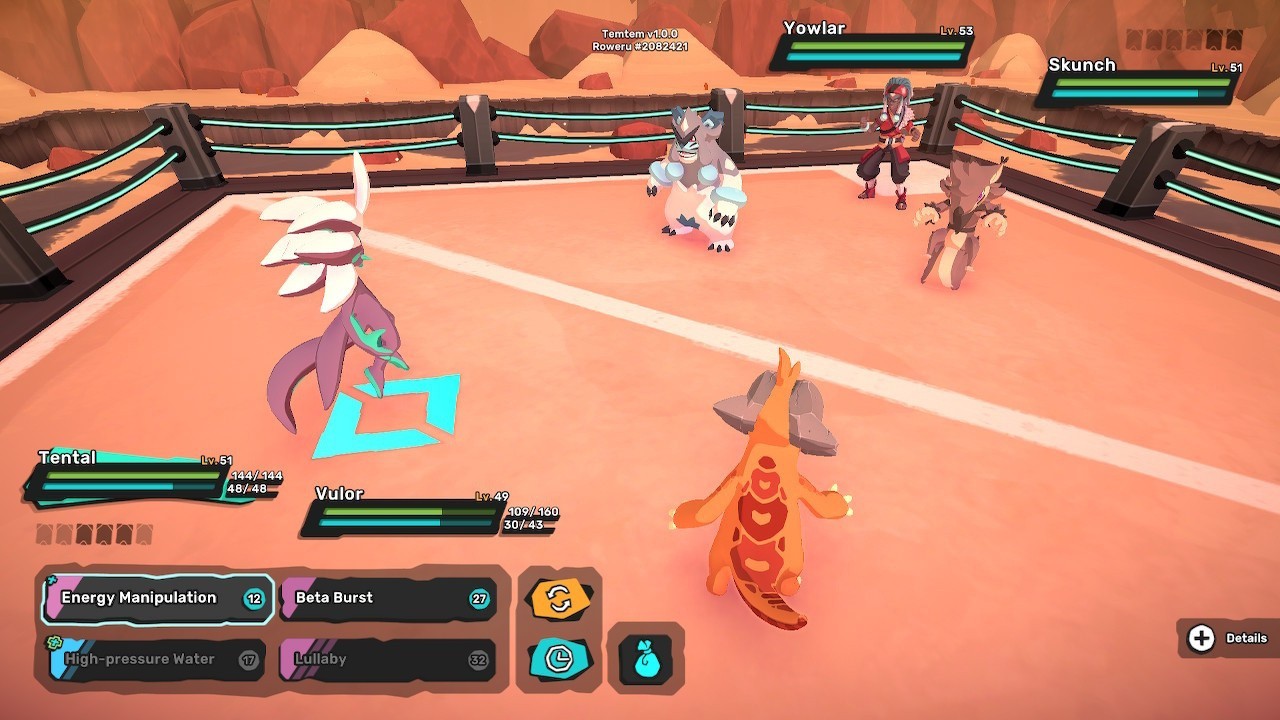Choose the Beta Burst technique
Viewport: 1280px width, 720px height.
click(x=387, y=598)
